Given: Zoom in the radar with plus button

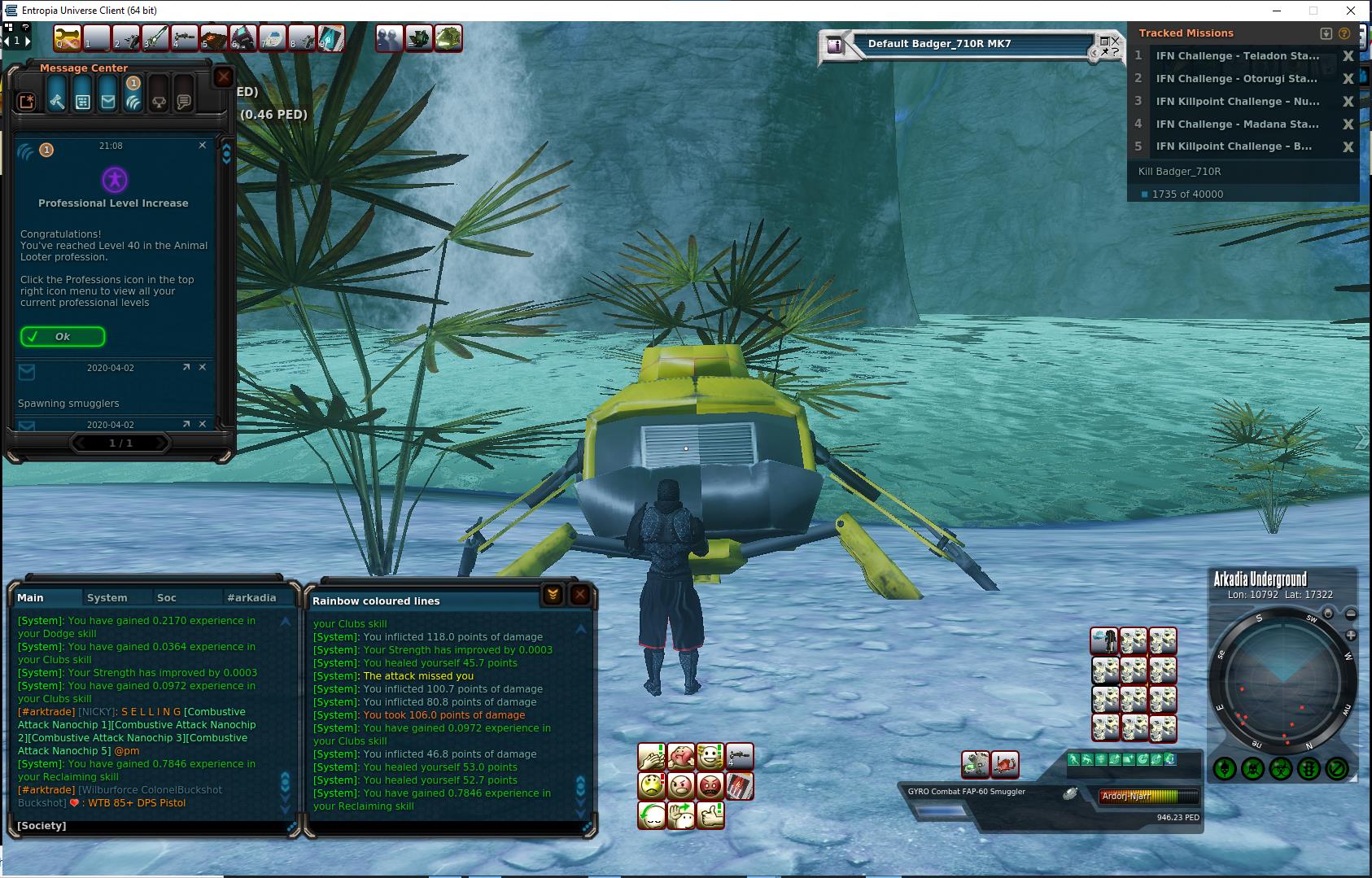Looking at the screenshot, I should [x=1351, y=635].
